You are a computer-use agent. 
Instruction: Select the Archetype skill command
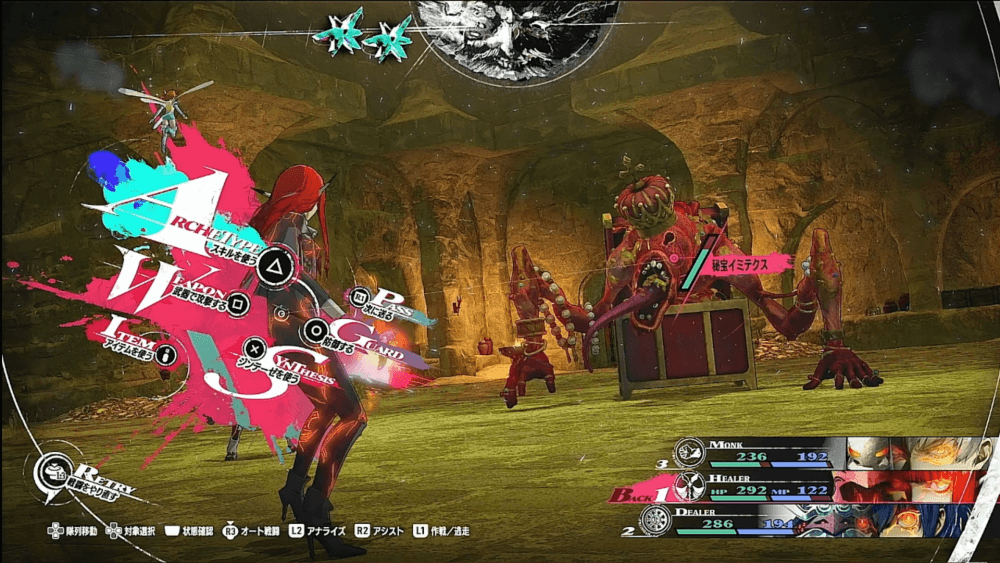271,266
